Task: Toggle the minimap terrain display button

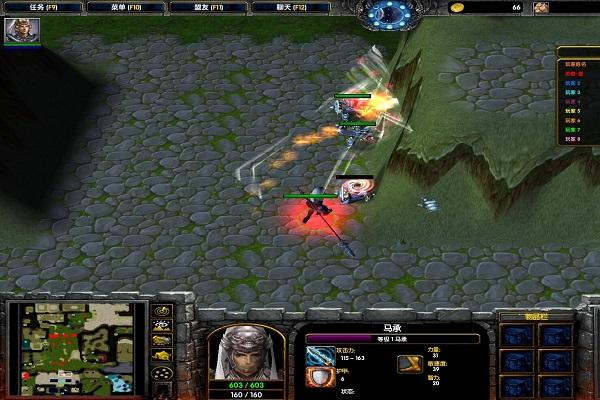Action: coord(161,325)
